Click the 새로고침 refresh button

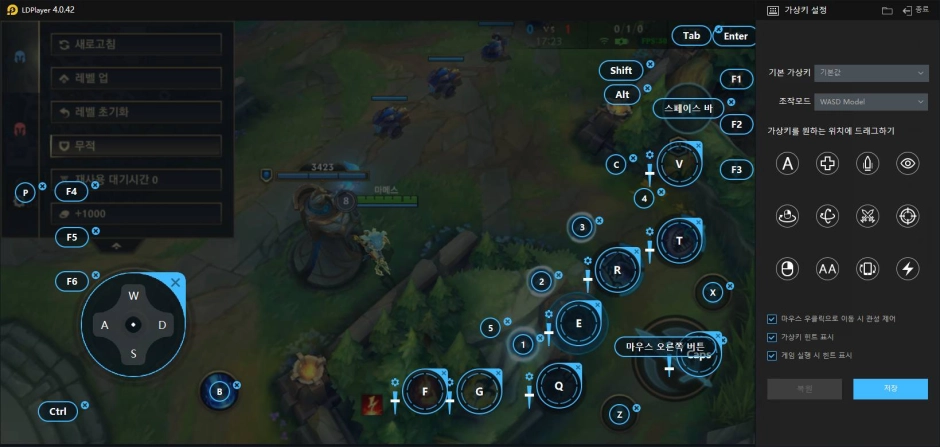pyautogui.click(x=135, y=45)
